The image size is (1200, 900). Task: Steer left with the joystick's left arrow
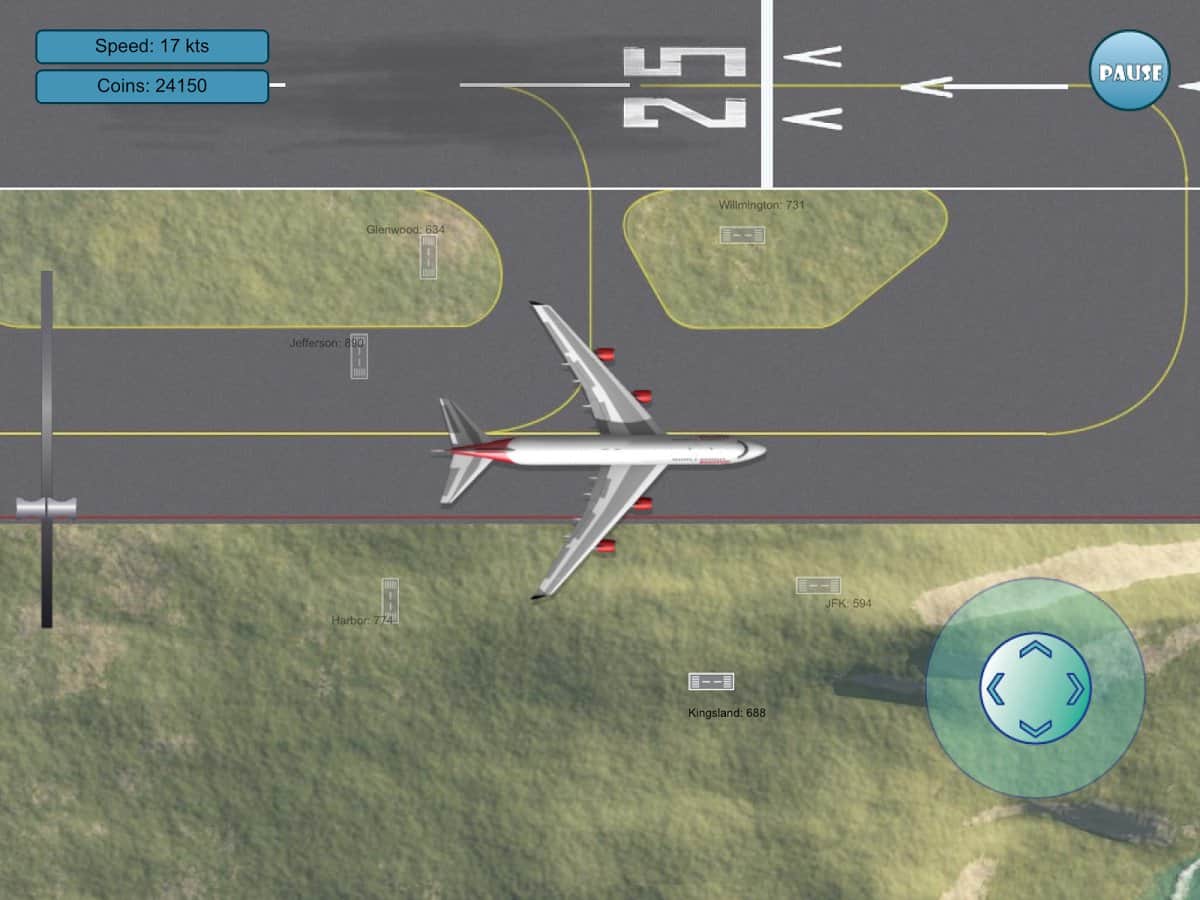click(x=995, y=688)
